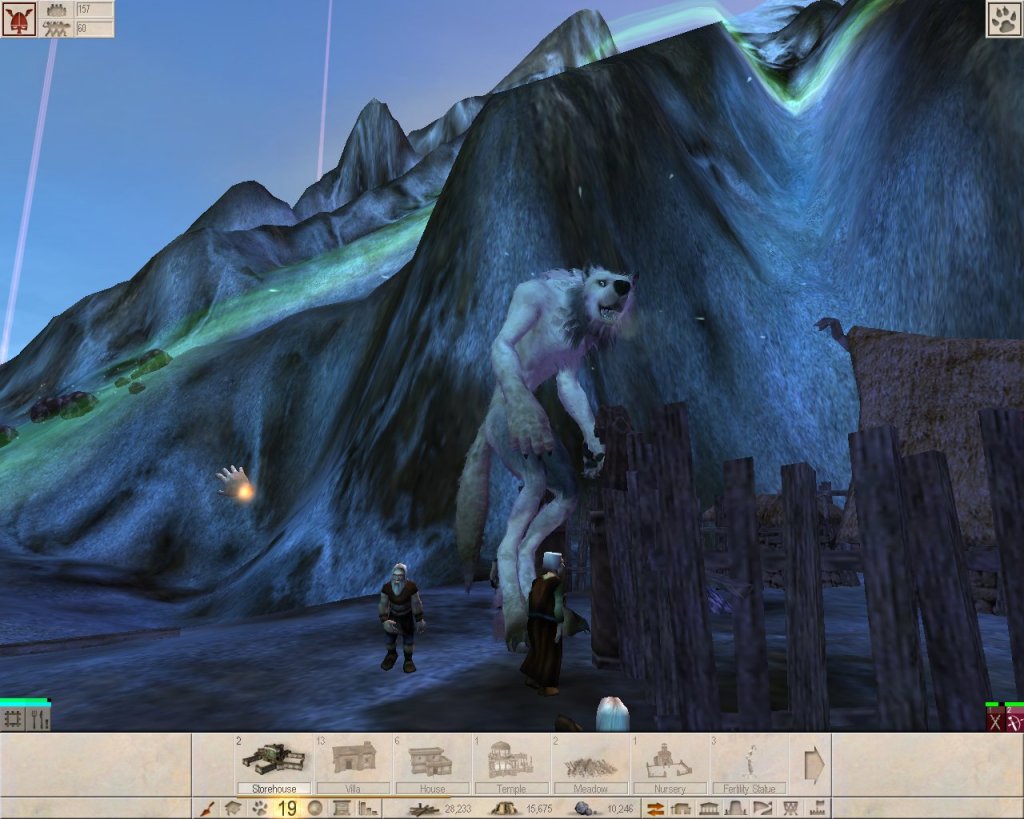The width and height of the screenshot is (1024, 819).
Task: Click the Viking helmet enemy icon
Action: [x=18, y=19]
